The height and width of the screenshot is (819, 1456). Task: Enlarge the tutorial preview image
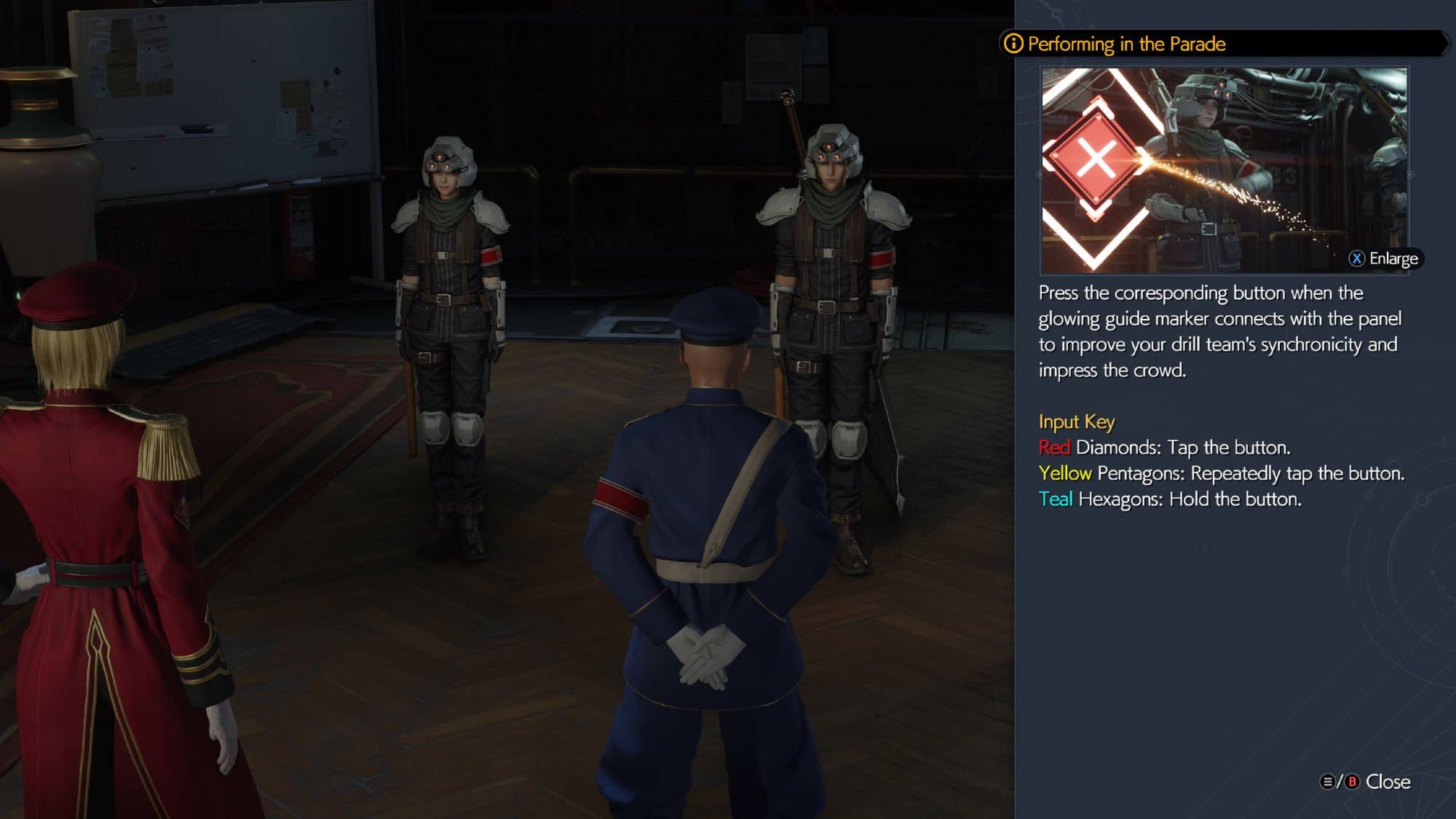(1383, 258)
